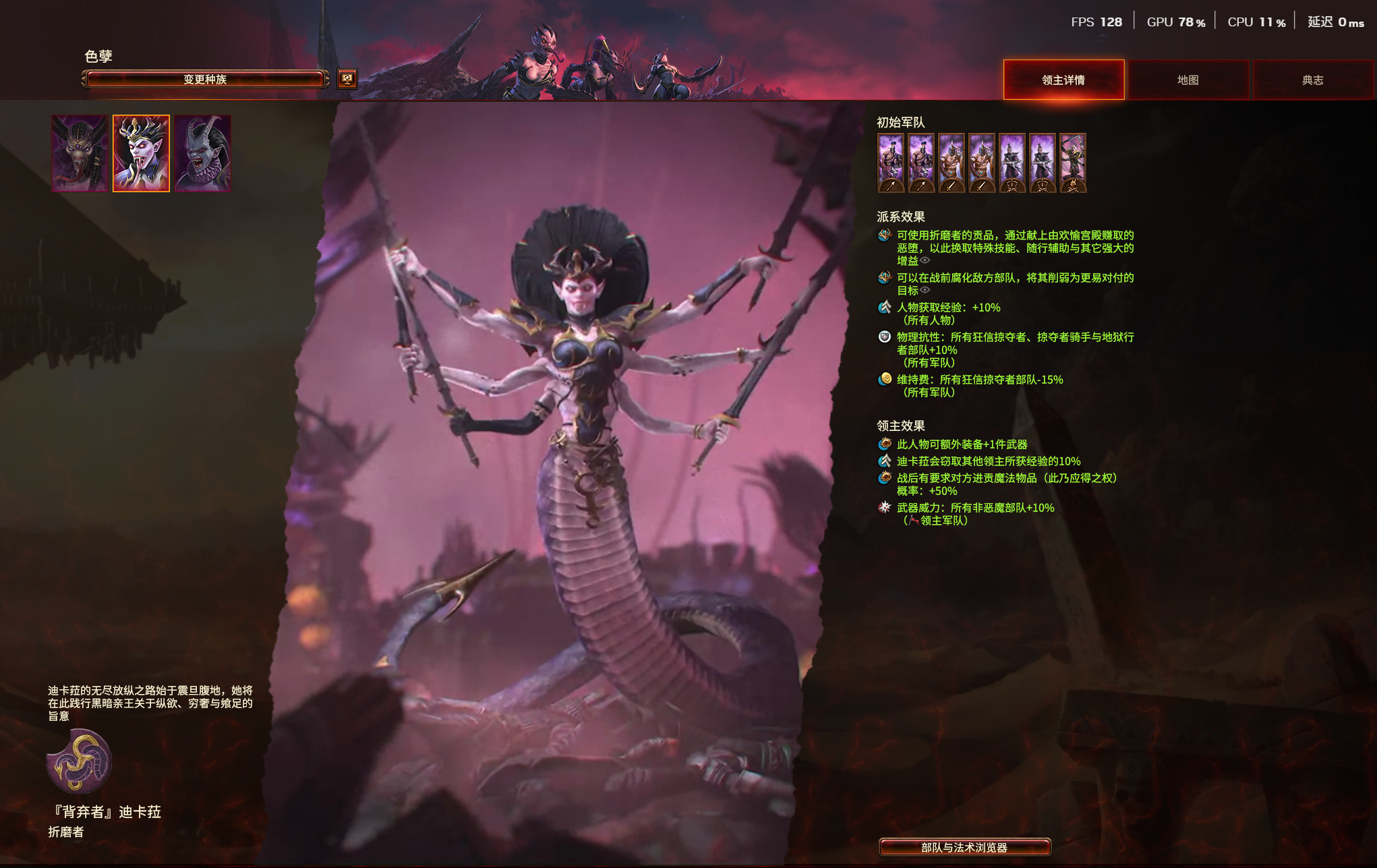The width and height of the screenshot is (1377, 868).
Task: Switch to the 领主详情 lord details tab
Action: (x=1063, y=80)
